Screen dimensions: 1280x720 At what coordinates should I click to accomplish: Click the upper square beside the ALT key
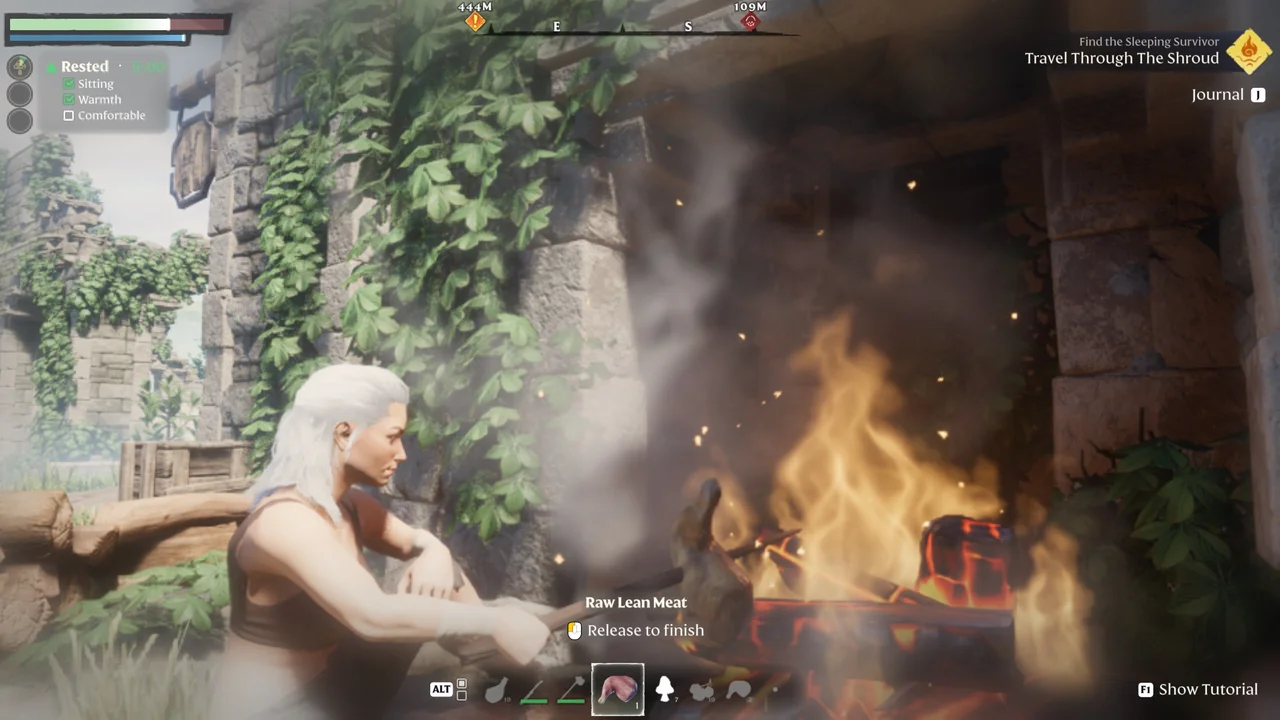(462, 683)
